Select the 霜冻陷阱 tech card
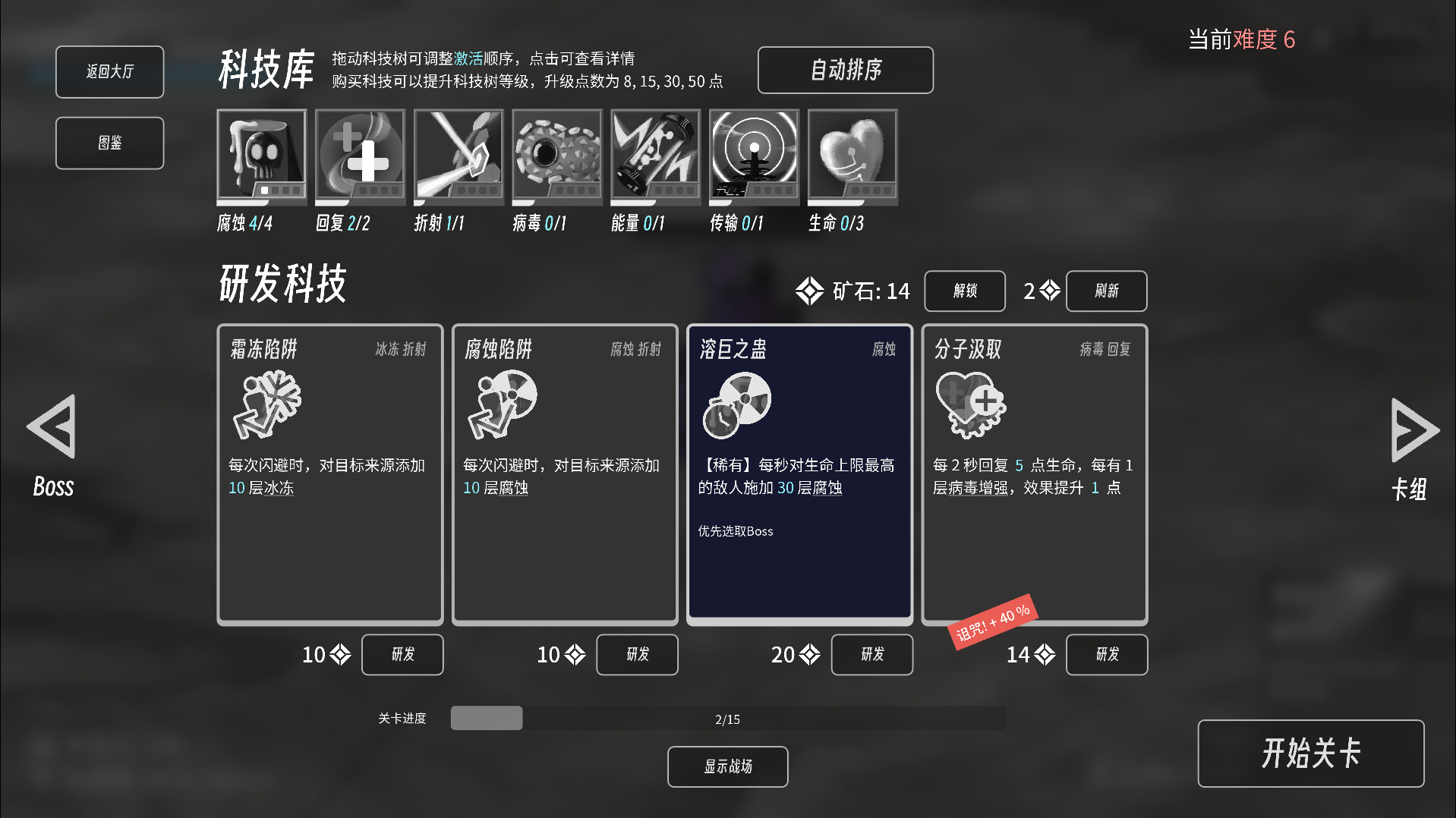1456x818 pixels. point(329,470)
